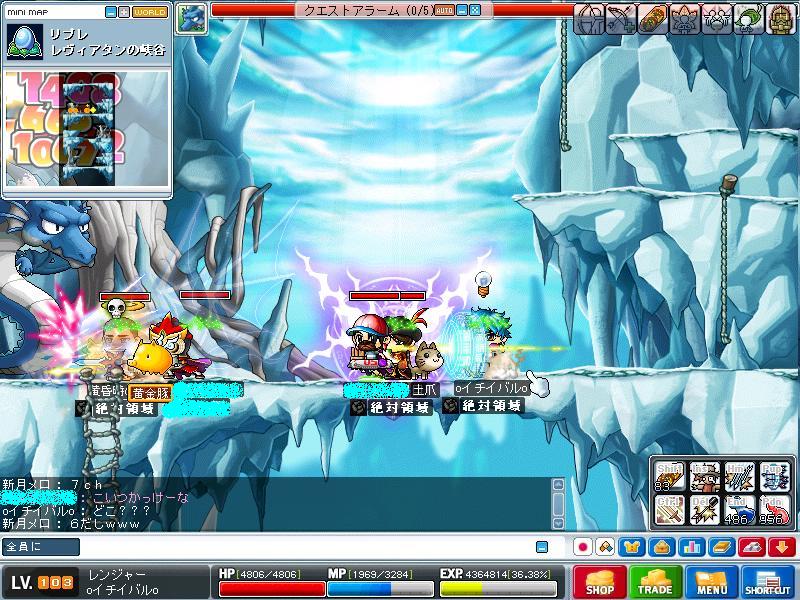800x600 pixels.
Task: Open the inventory bag icon button
Action: coord(660,547)
